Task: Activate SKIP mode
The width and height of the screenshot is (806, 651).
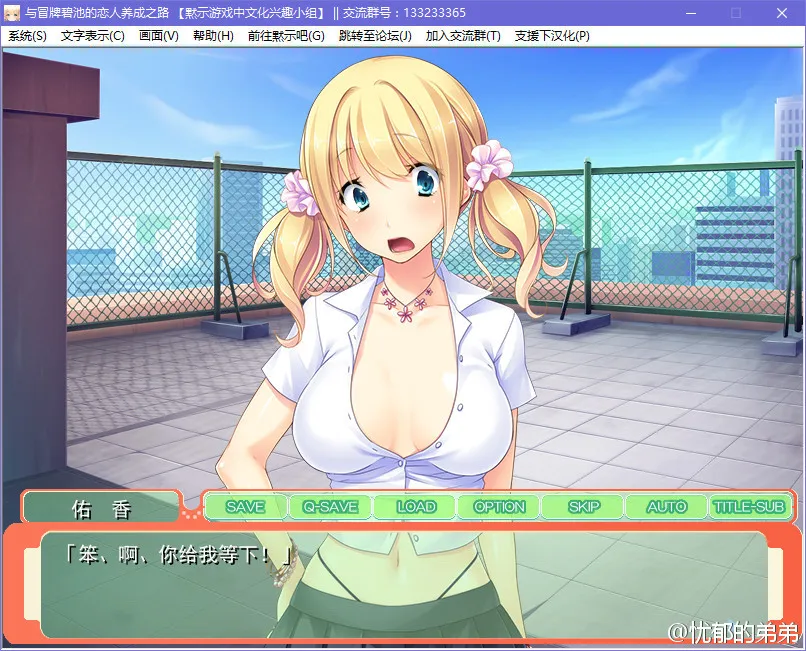Action: click(x=583, y=506)
